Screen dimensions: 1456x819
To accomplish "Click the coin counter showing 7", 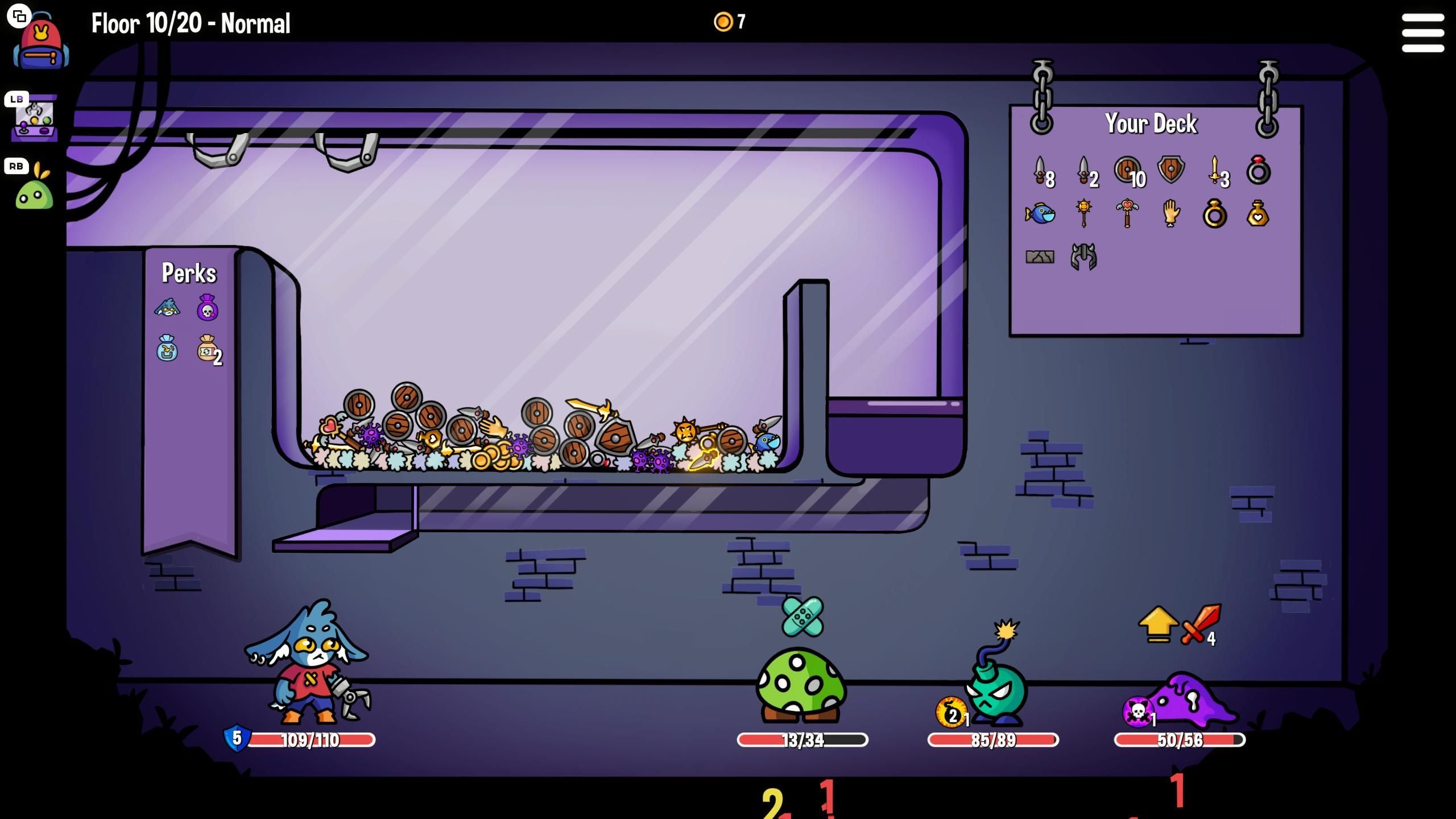I will coord(729,22).
